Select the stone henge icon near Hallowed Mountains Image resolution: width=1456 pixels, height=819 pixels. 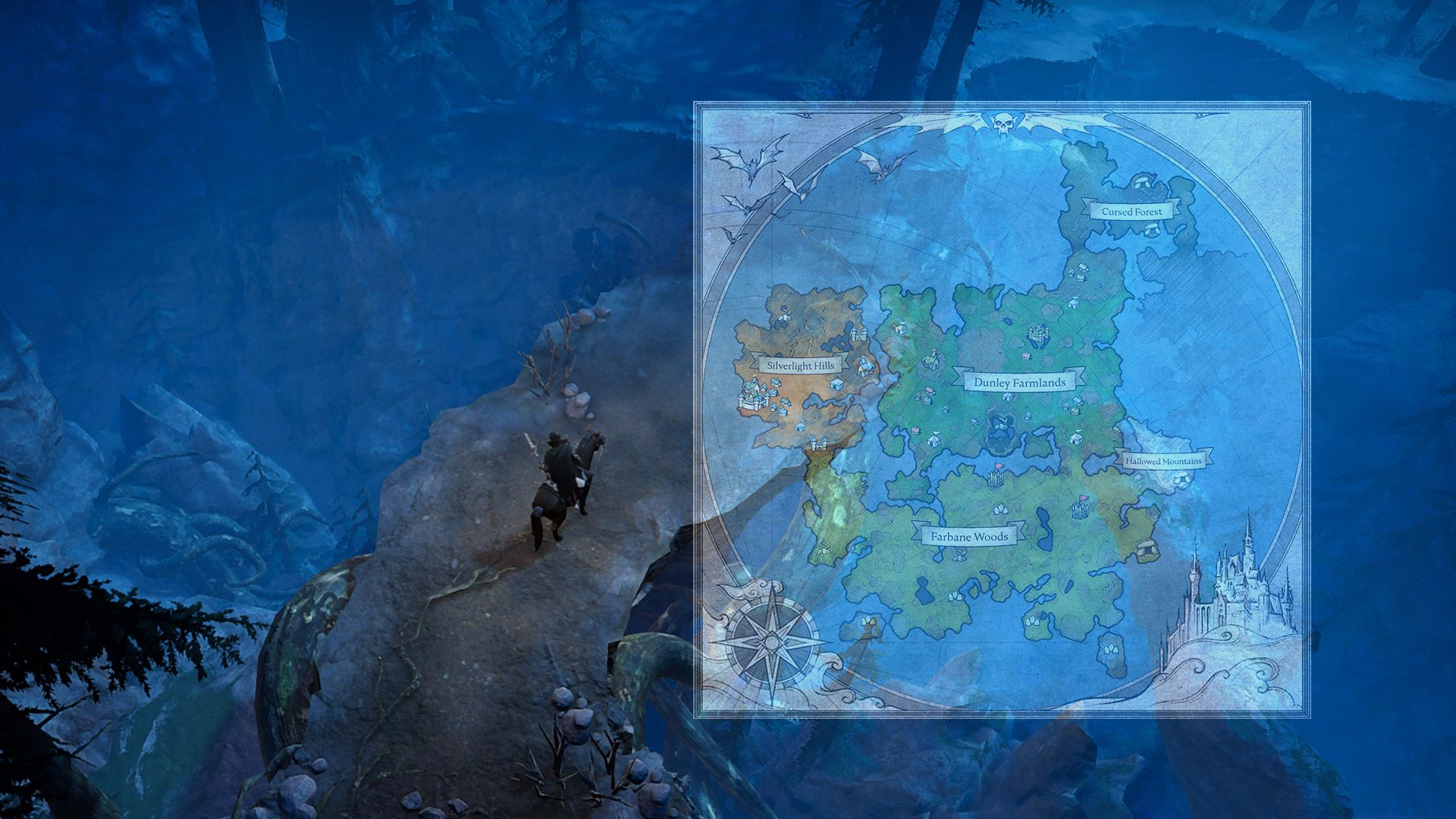point(1182,479)
